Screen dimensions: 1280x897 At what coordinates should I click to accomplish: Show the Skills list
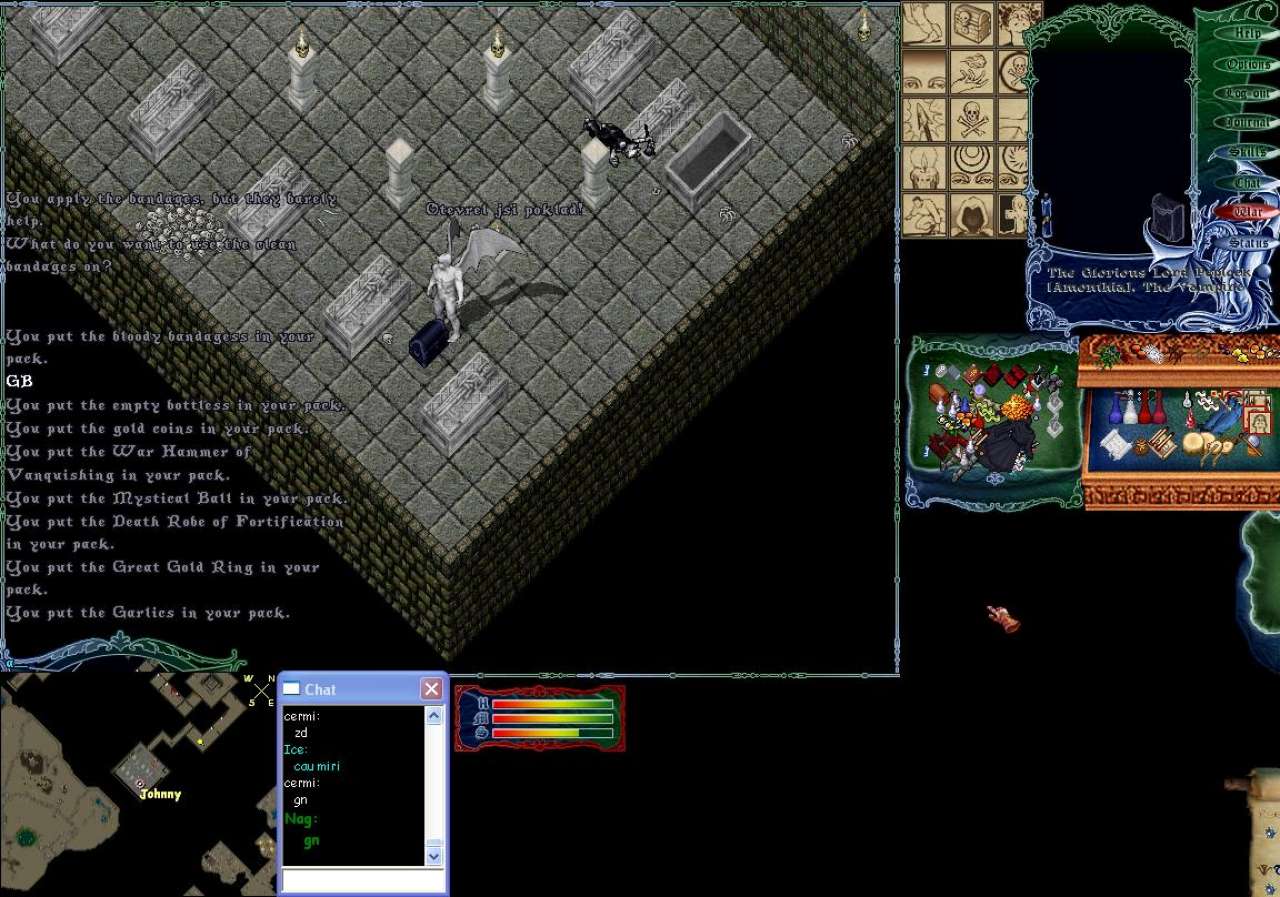(x=1247, y=152)
